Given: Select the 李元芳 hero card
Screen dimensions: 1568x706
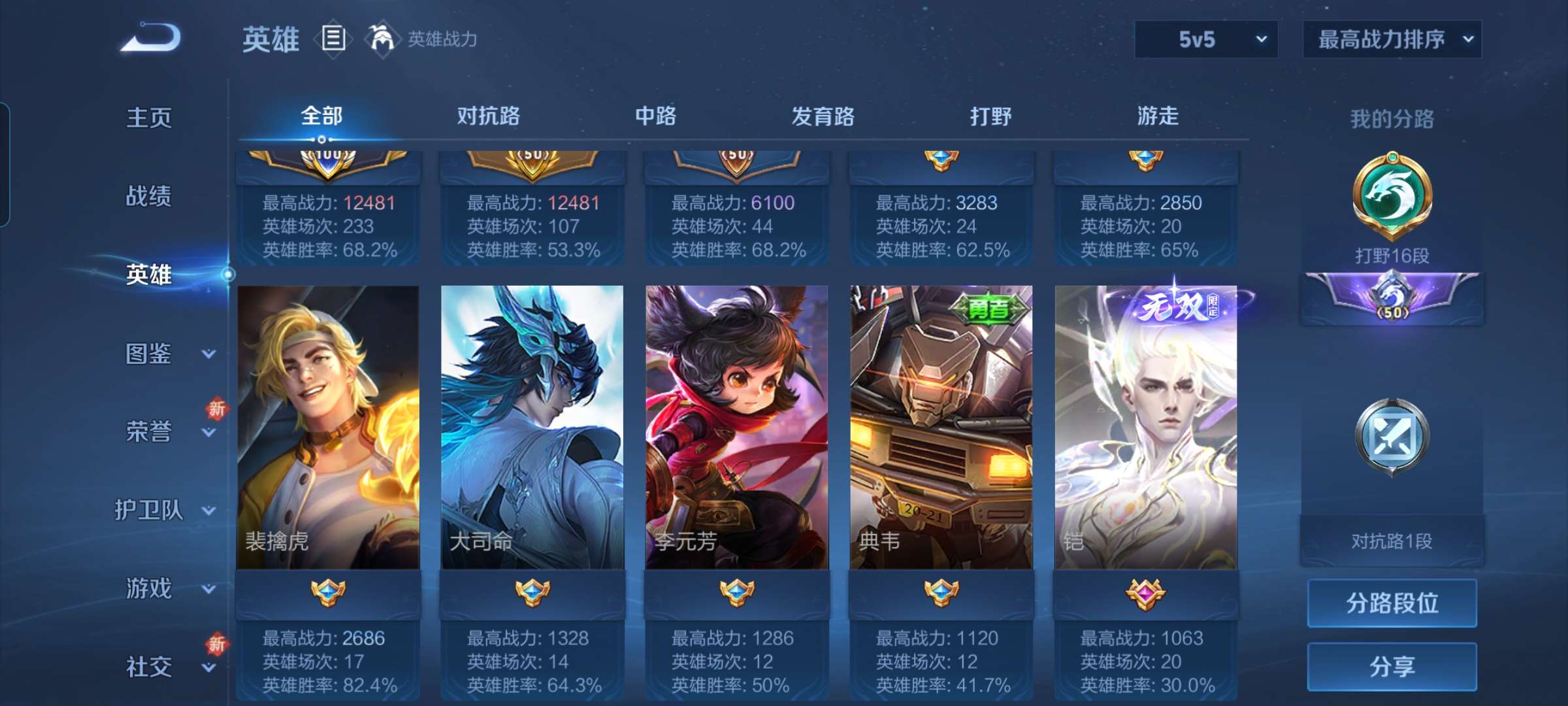Looking at the screenshot, I should tap(737, 428).
